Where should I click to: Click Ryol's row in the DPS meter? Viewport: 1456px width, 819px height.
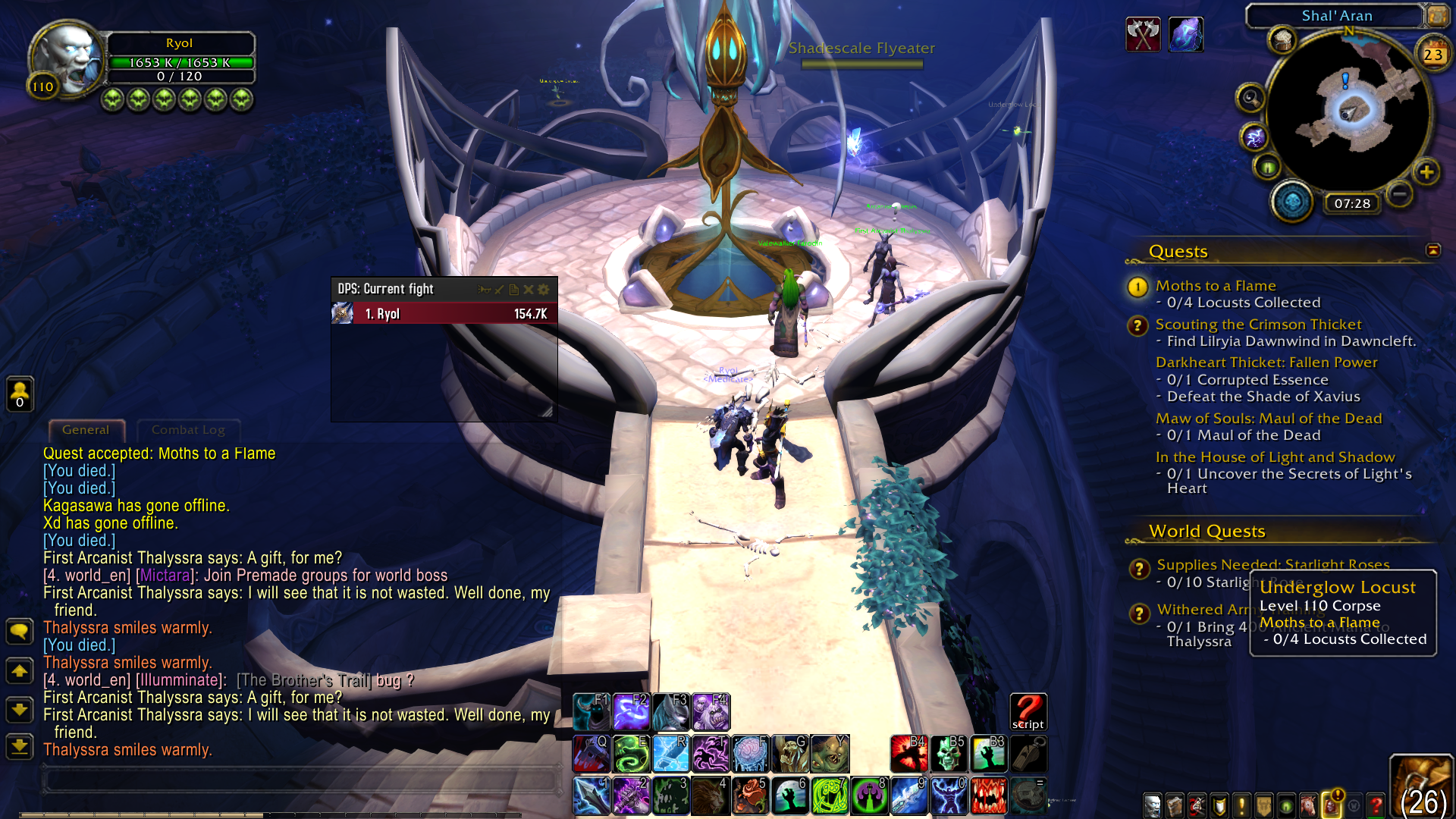click(x=444, y=314)
